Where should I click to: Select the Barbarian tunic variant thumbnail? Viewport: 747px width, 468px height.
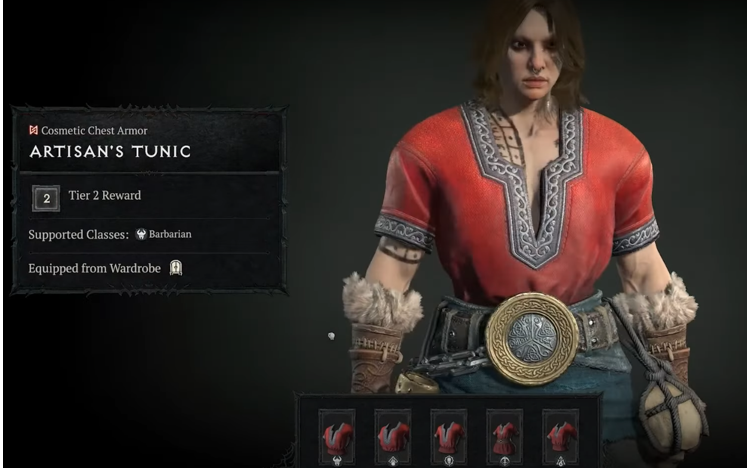click(336, 437)
